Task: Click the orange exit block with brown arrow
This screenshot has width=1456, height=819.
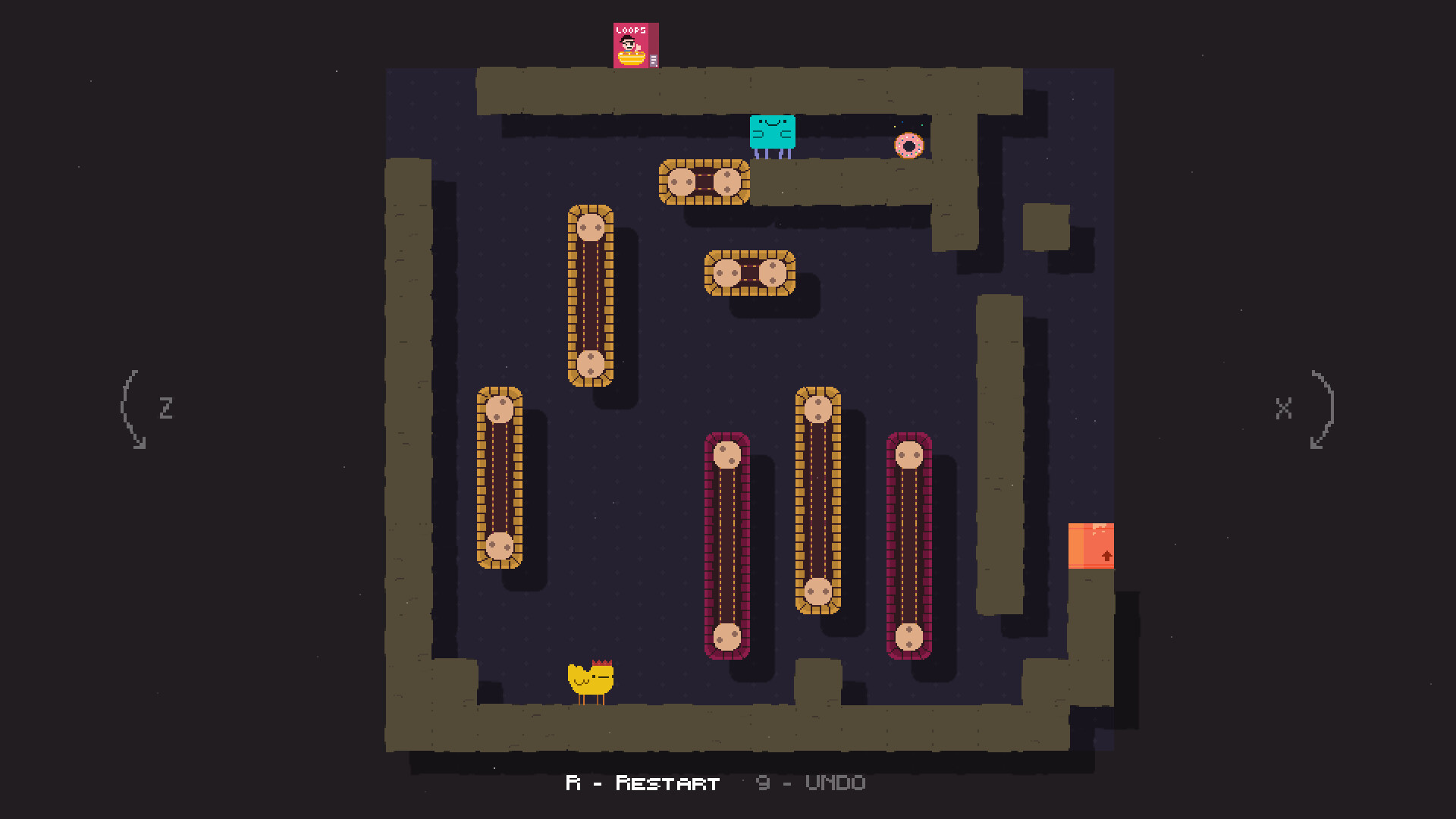Action: (x=1090, y=544)
